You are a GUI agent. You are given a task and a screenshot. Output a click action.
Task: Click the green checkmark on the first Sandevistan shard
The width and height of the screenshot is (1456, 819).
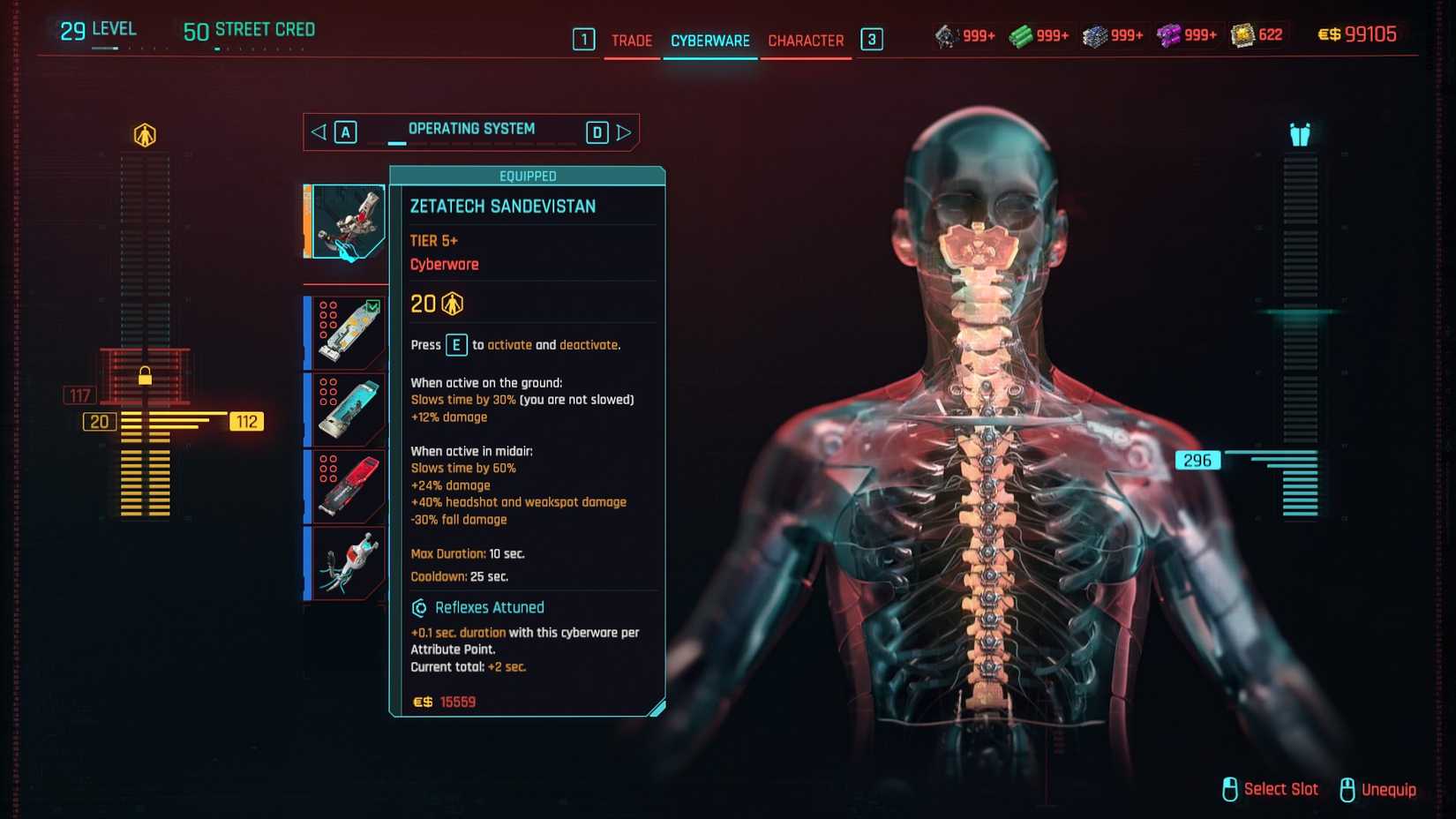[x=374, y=304]
